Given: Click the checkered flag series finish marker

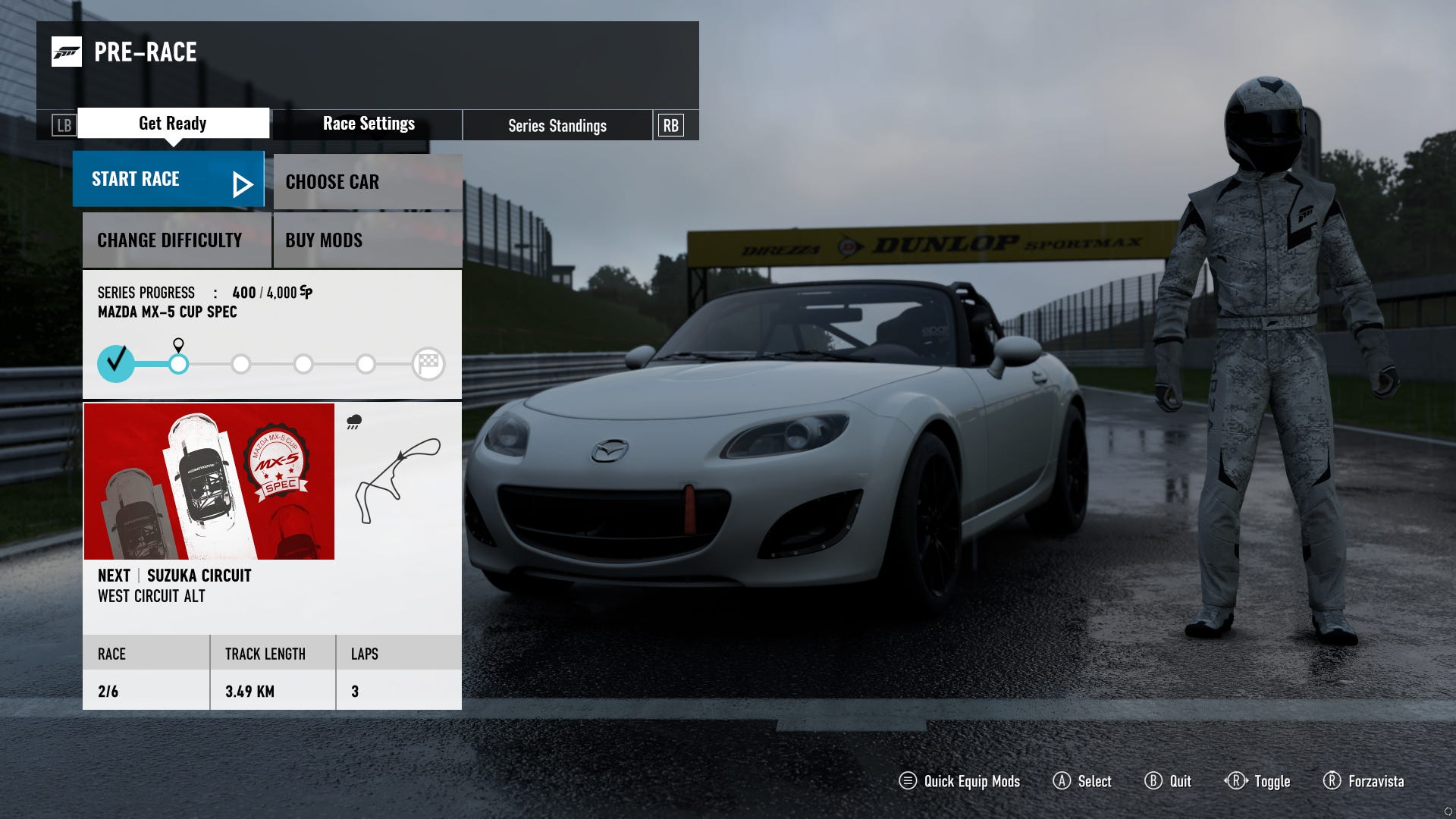Looking at the screenshot, I should pos(428,364).
